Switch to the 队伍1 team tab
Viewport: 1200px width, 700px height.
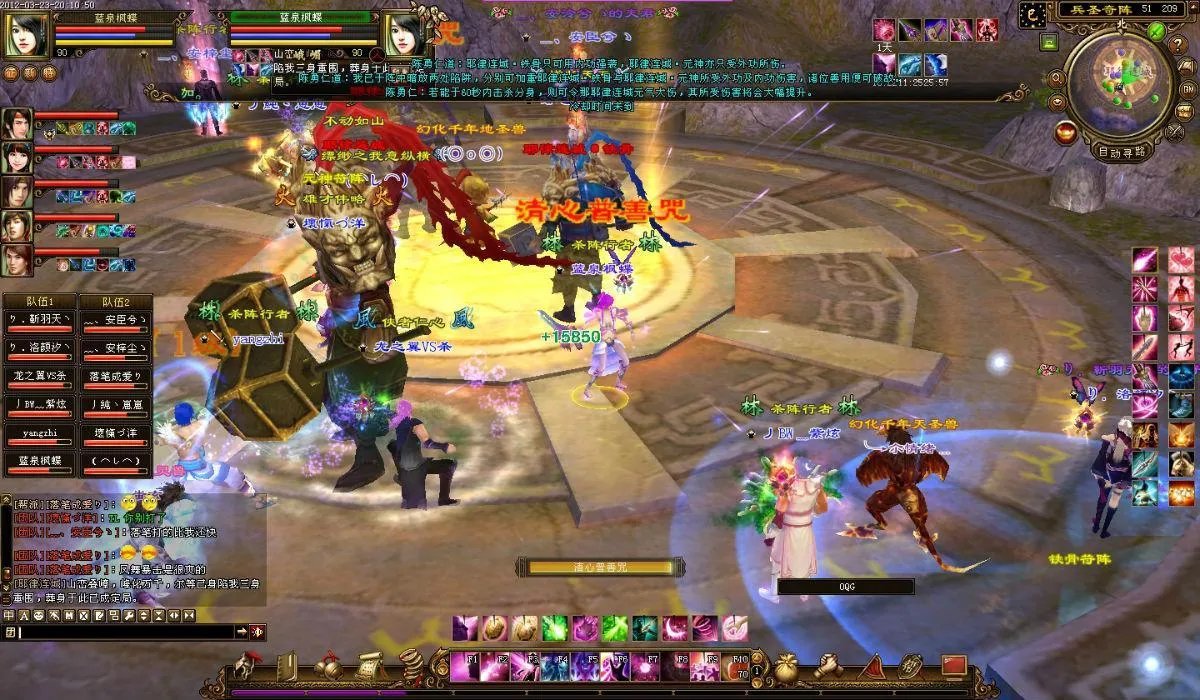pyautogui.click(x=39, y=301)
